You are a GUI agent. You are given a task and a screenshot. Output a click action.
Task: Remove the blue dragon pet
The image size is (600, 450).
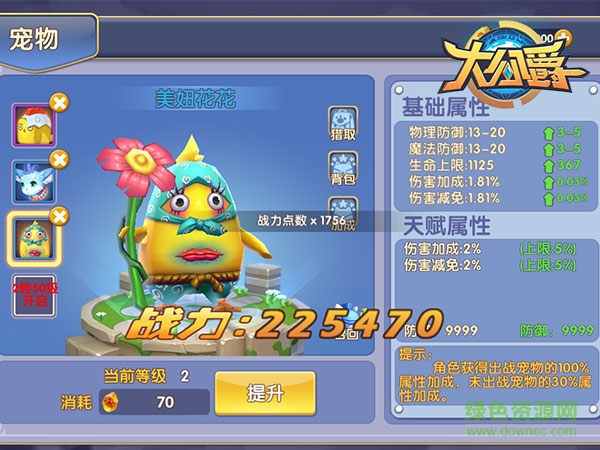click(59, 158)
